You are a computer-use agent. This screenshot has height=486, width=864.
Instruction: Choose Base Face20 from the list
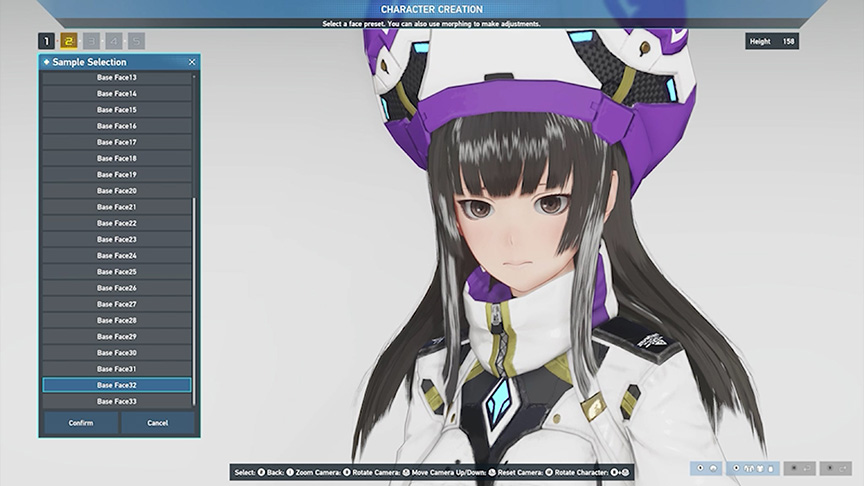(117, 191)
